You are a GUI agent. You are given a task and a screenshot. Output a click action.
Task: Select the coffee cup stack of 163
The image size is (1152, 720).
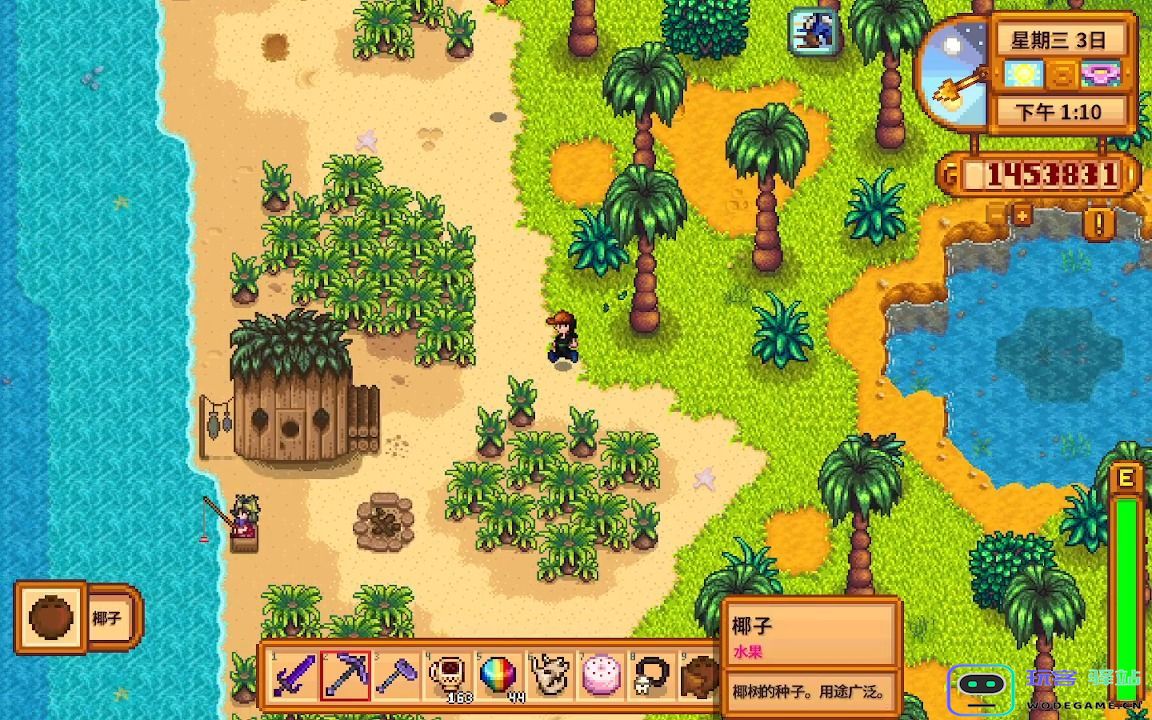(448, 675)
